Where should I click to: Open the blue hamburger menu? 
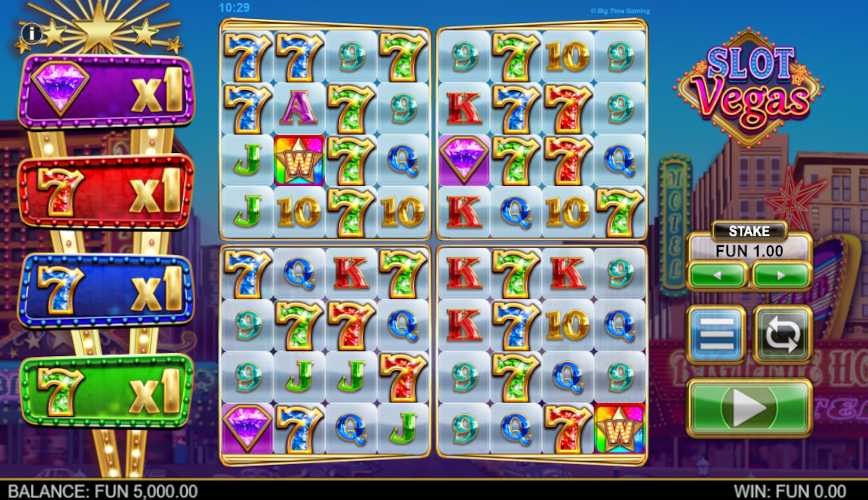pyautogui.click(x=716, y=334)
